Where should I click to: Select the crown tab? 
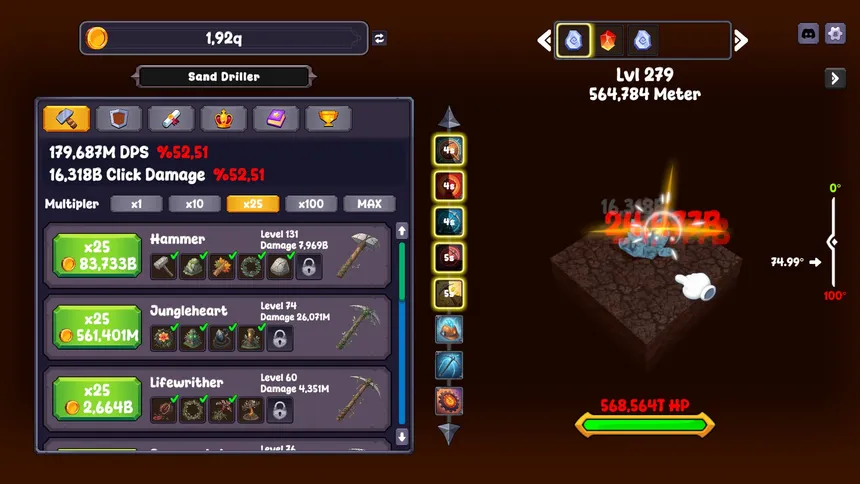pyautogui.click(x=223, y=119)
